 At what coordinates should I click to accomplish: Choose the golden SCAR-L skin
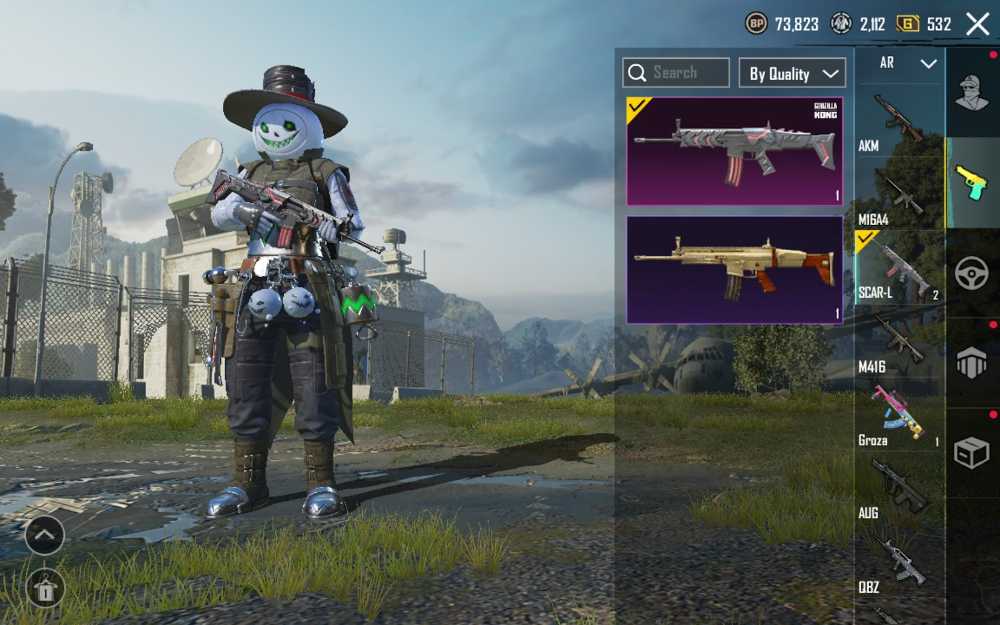734,270
